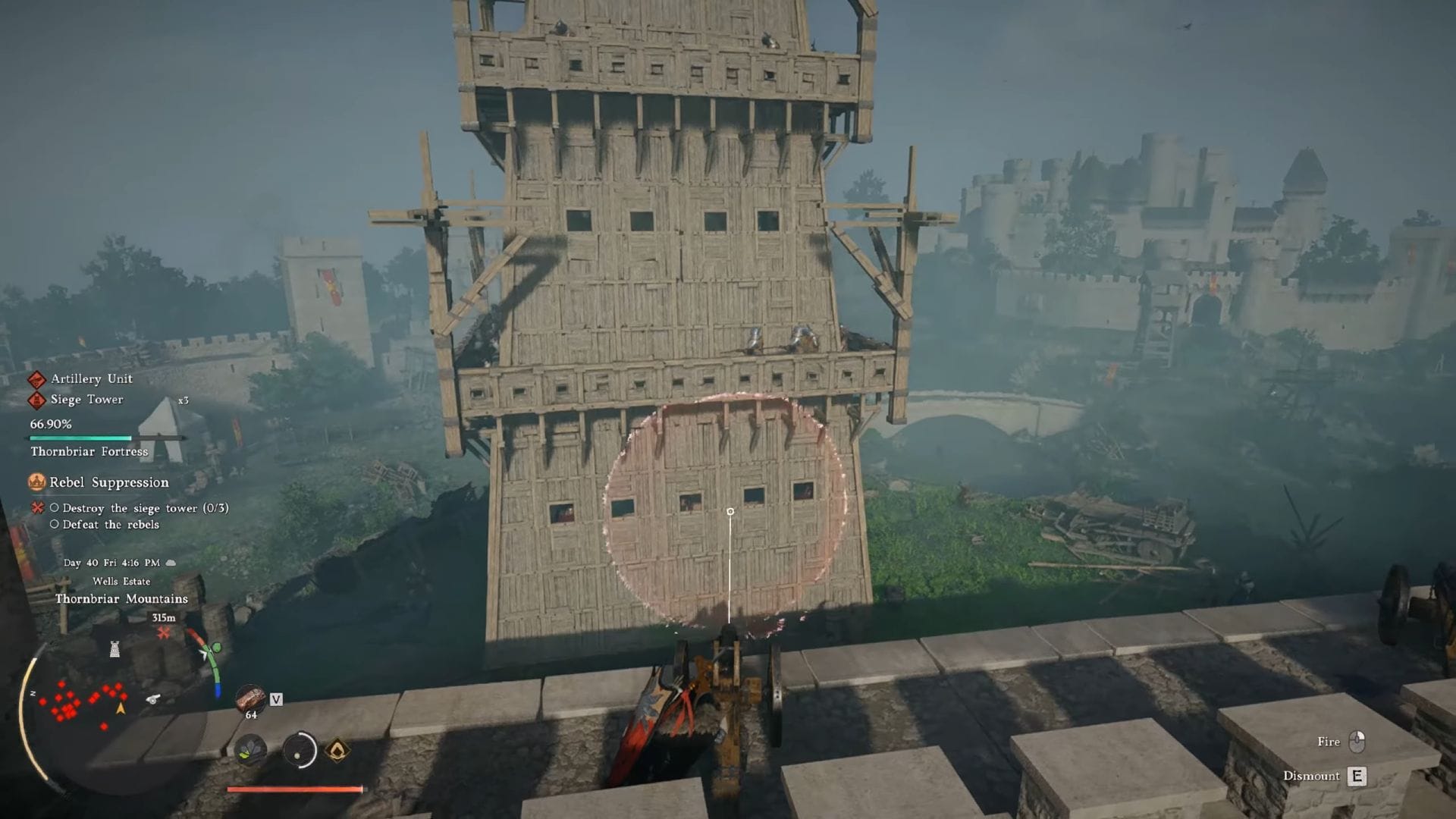1456x819 pixels.
Task: Click the Artillery Unit enemy entry
Action: click(x=91, y=378)
